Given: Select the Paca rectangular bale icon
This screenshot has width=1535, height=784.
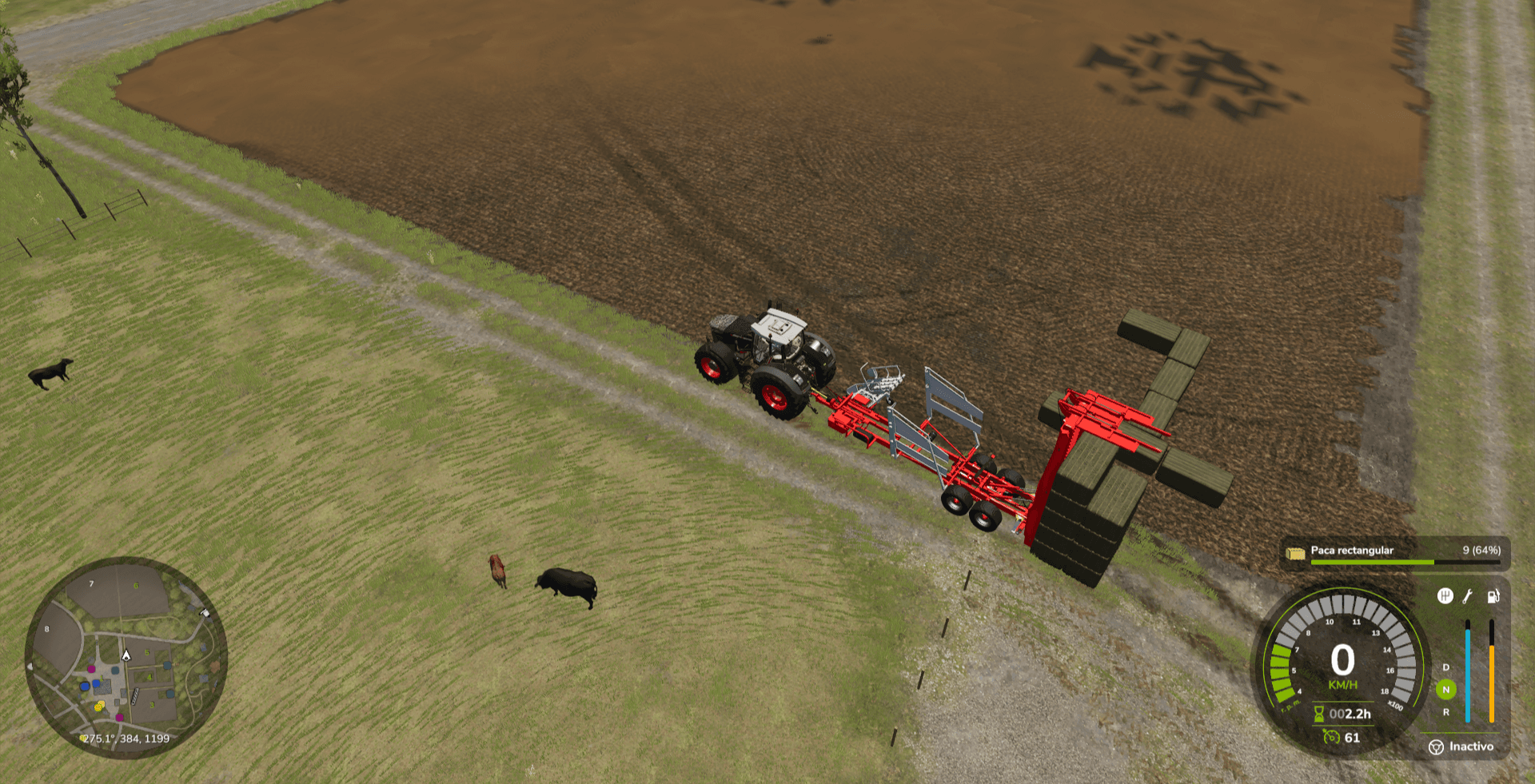Looking at the screenshot, I should coord(1295,551).
